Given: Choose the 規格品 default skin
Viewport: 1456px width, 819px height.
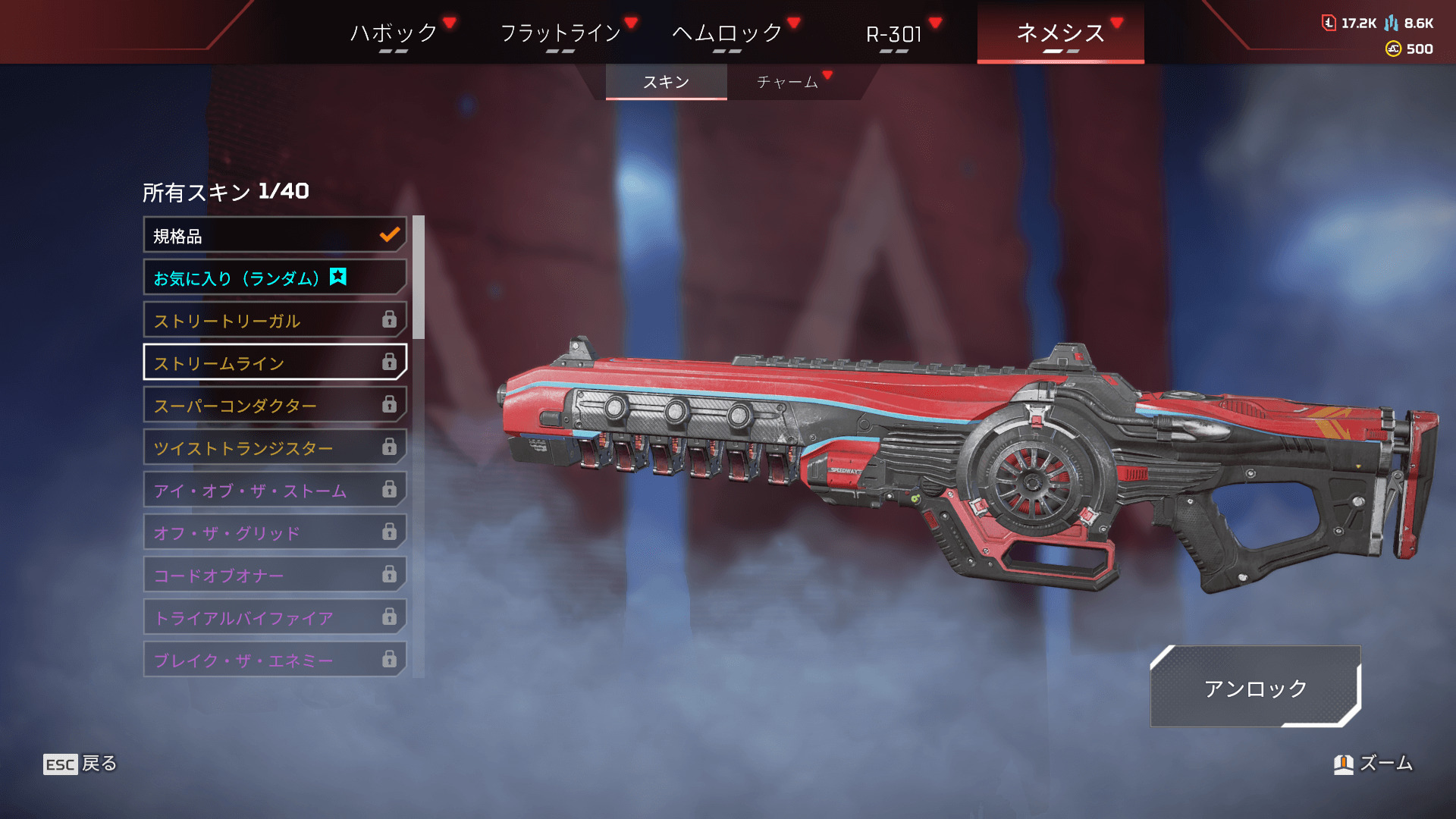Looking at the screenshot, I should point(275,236).
